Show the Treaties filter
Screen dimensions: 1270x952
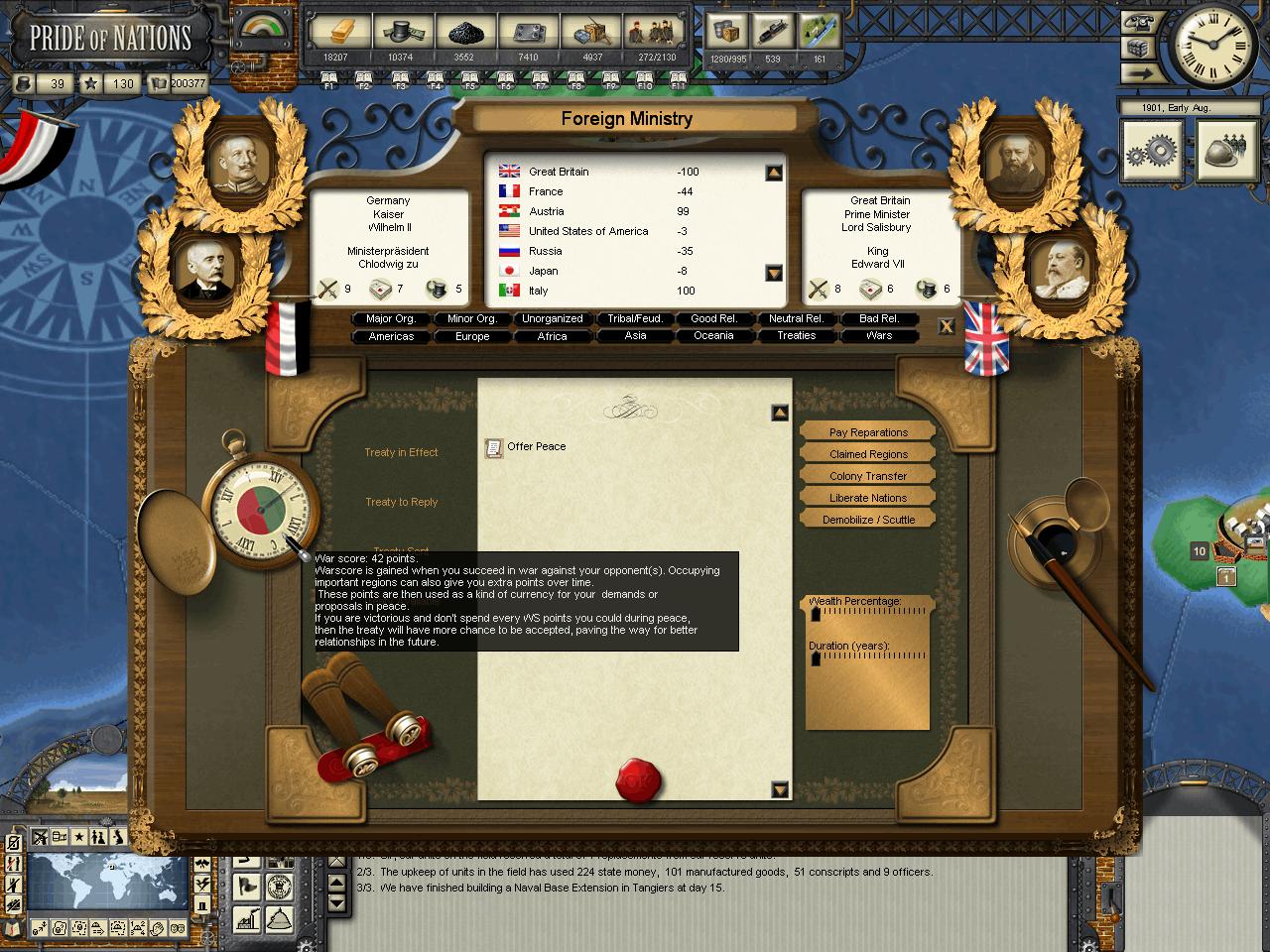(797, 336)
